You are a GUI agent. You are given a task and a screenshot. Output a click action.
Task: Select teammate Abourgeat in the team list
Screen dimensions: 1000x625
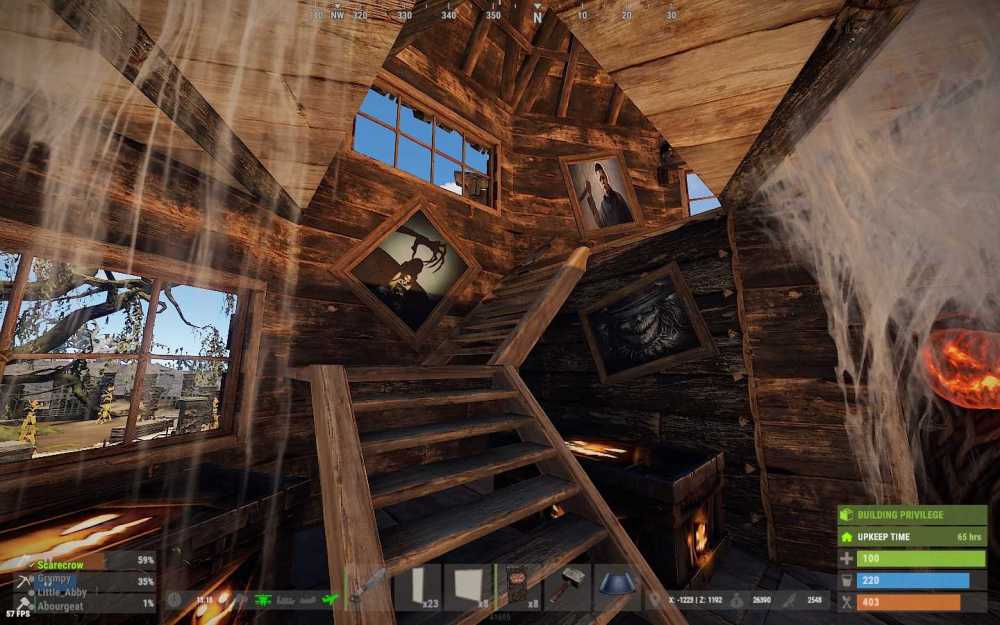click(x=60, y=606)
